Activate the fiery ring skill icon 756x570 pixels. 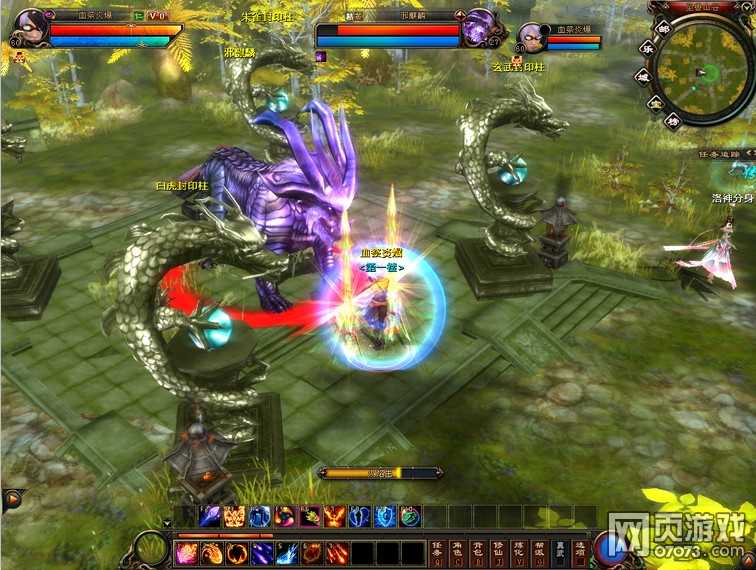(236, 553)
